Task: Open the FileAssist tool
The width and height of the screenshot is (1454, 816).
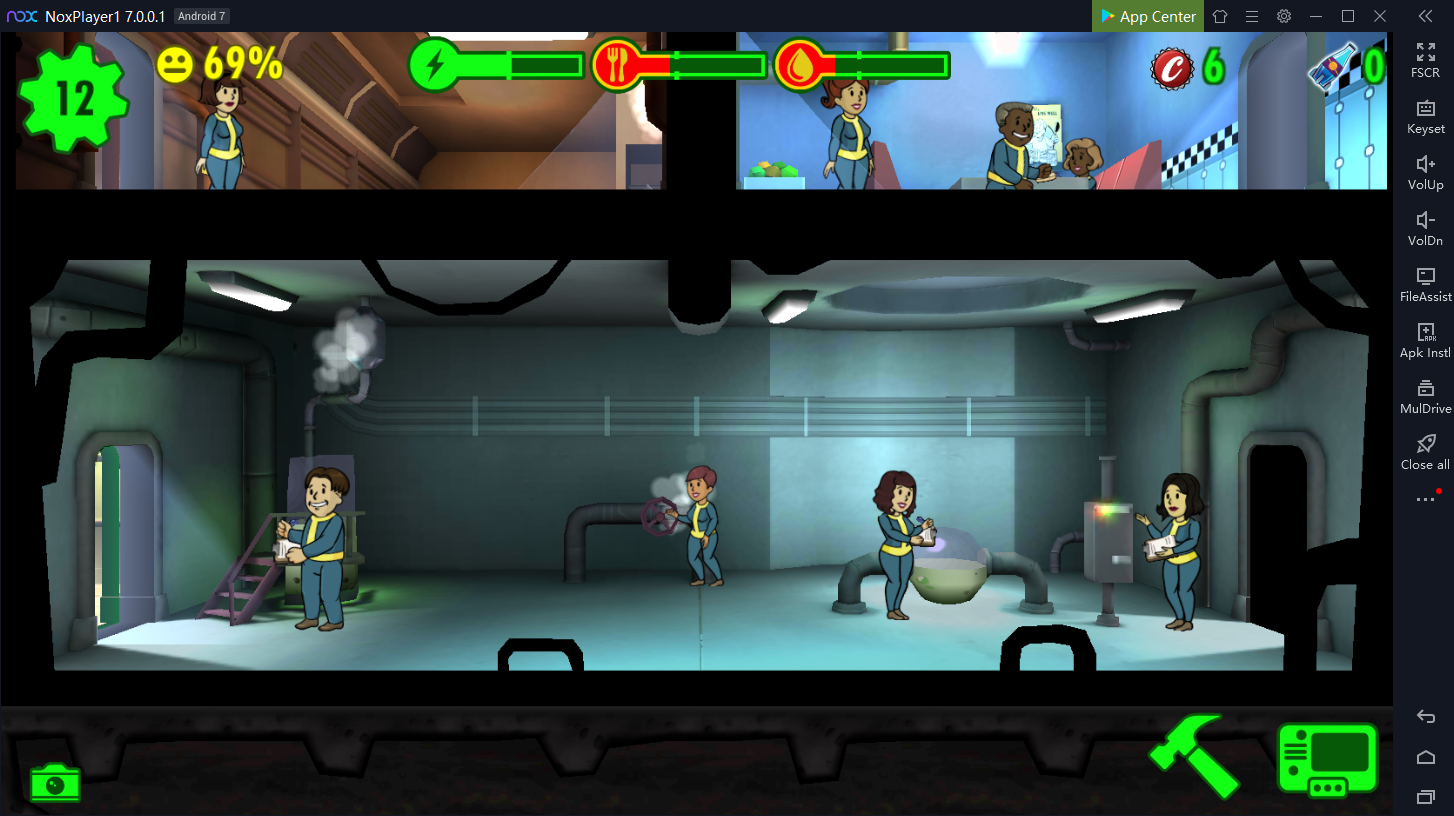Action: pos(1425,283)
